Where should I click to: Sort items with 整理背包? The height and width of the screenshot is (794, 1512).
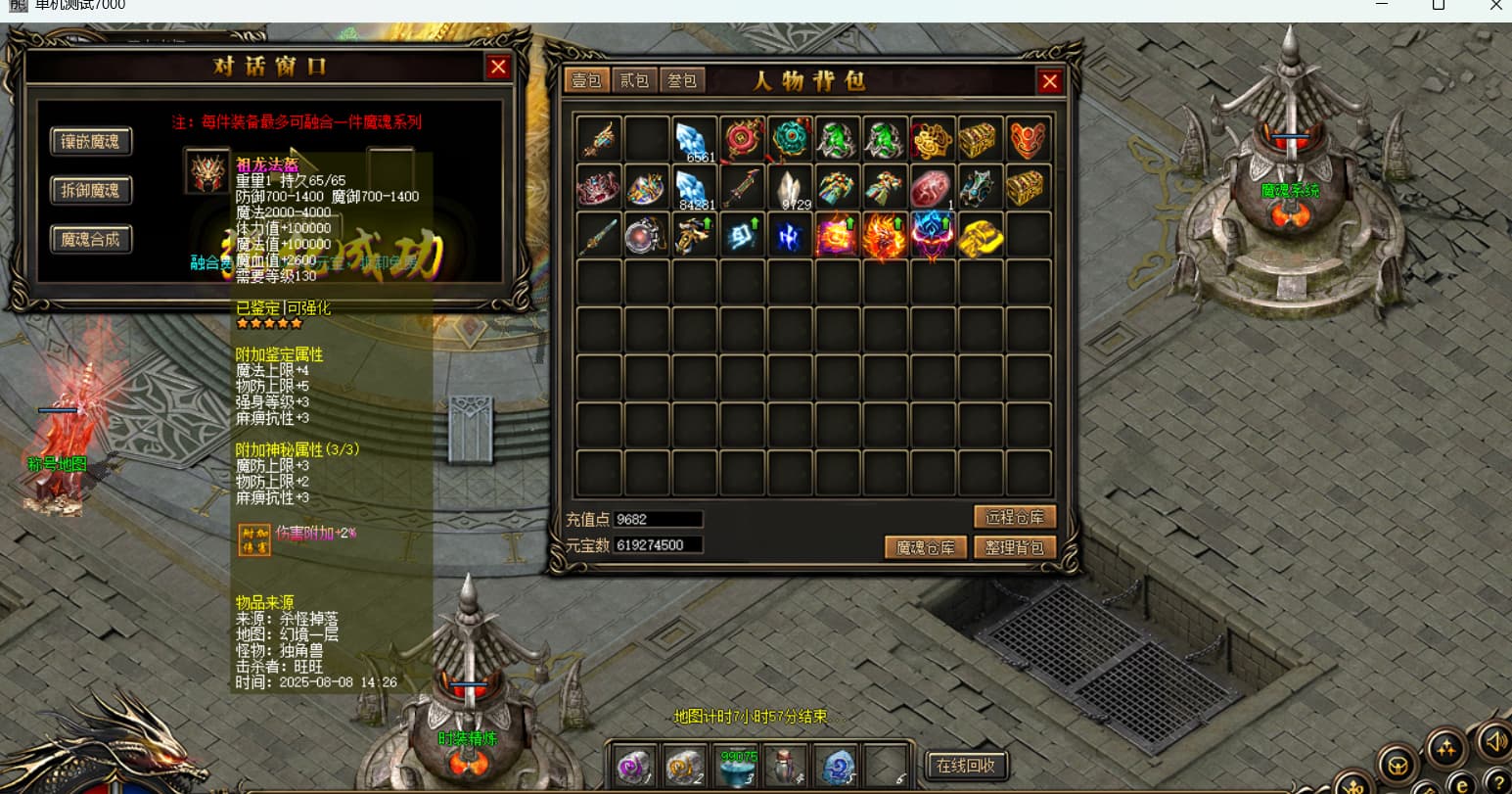click(1015, 547)
